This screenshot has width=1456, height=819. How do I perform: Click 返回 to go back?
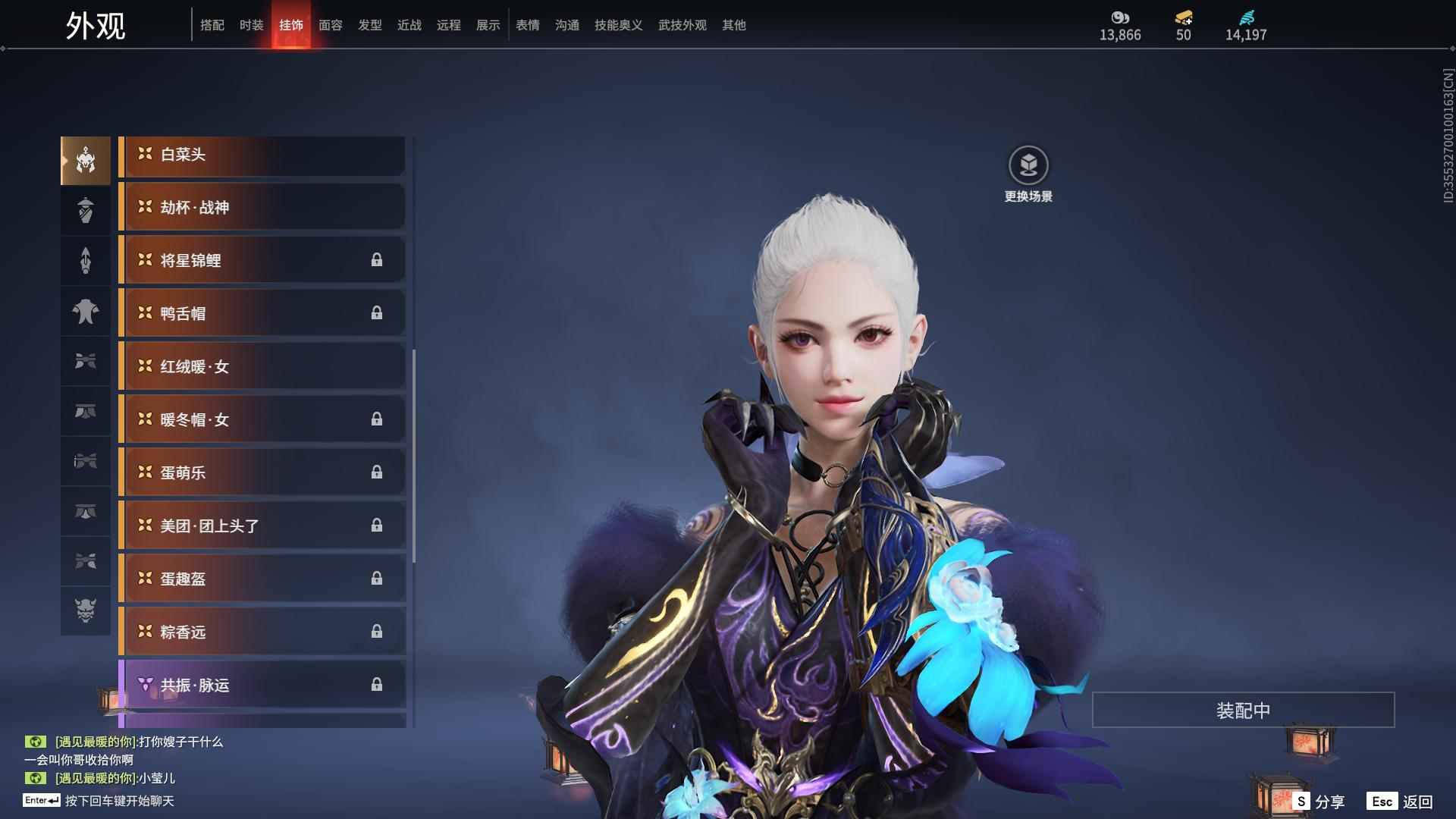(1401, 802)
